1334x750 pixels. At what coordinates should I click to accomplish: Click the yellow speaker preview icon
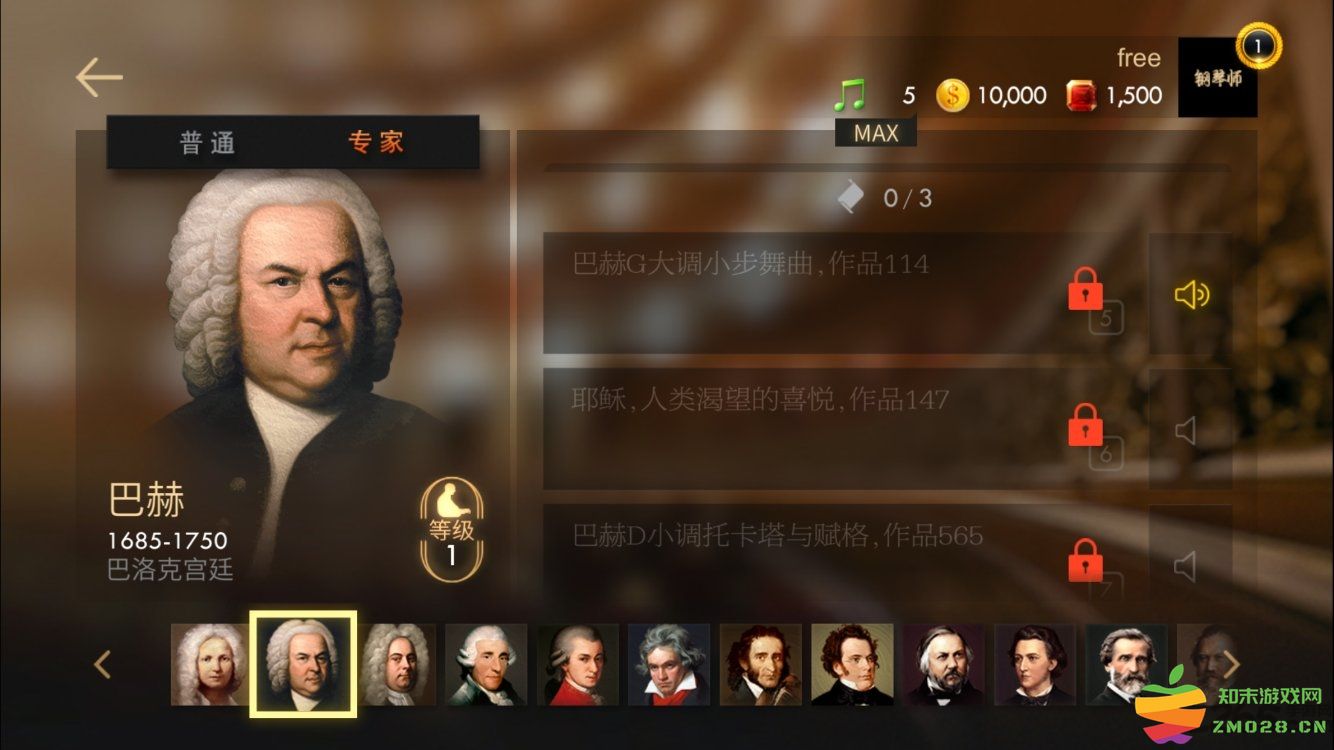click(x=1190, y=294)
